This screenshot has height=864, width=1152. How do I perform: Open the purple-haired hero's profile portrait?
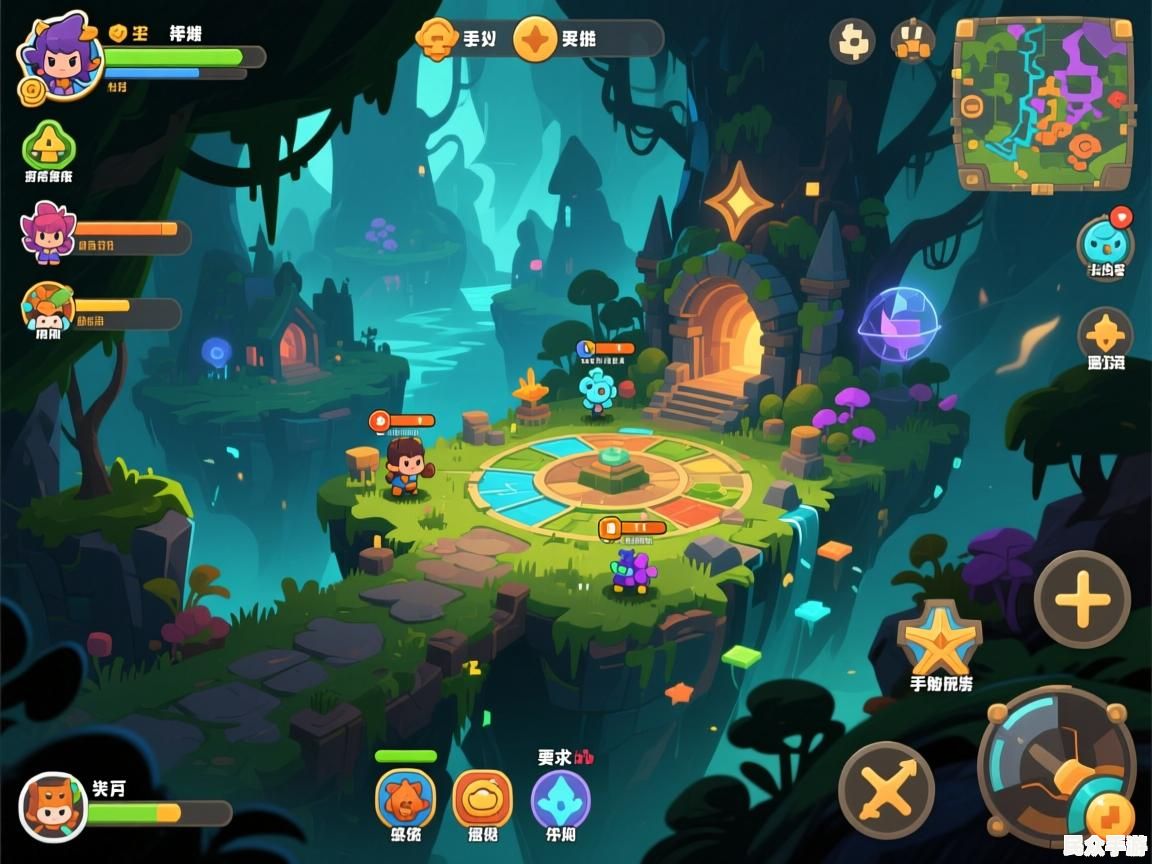coord(60,55)
